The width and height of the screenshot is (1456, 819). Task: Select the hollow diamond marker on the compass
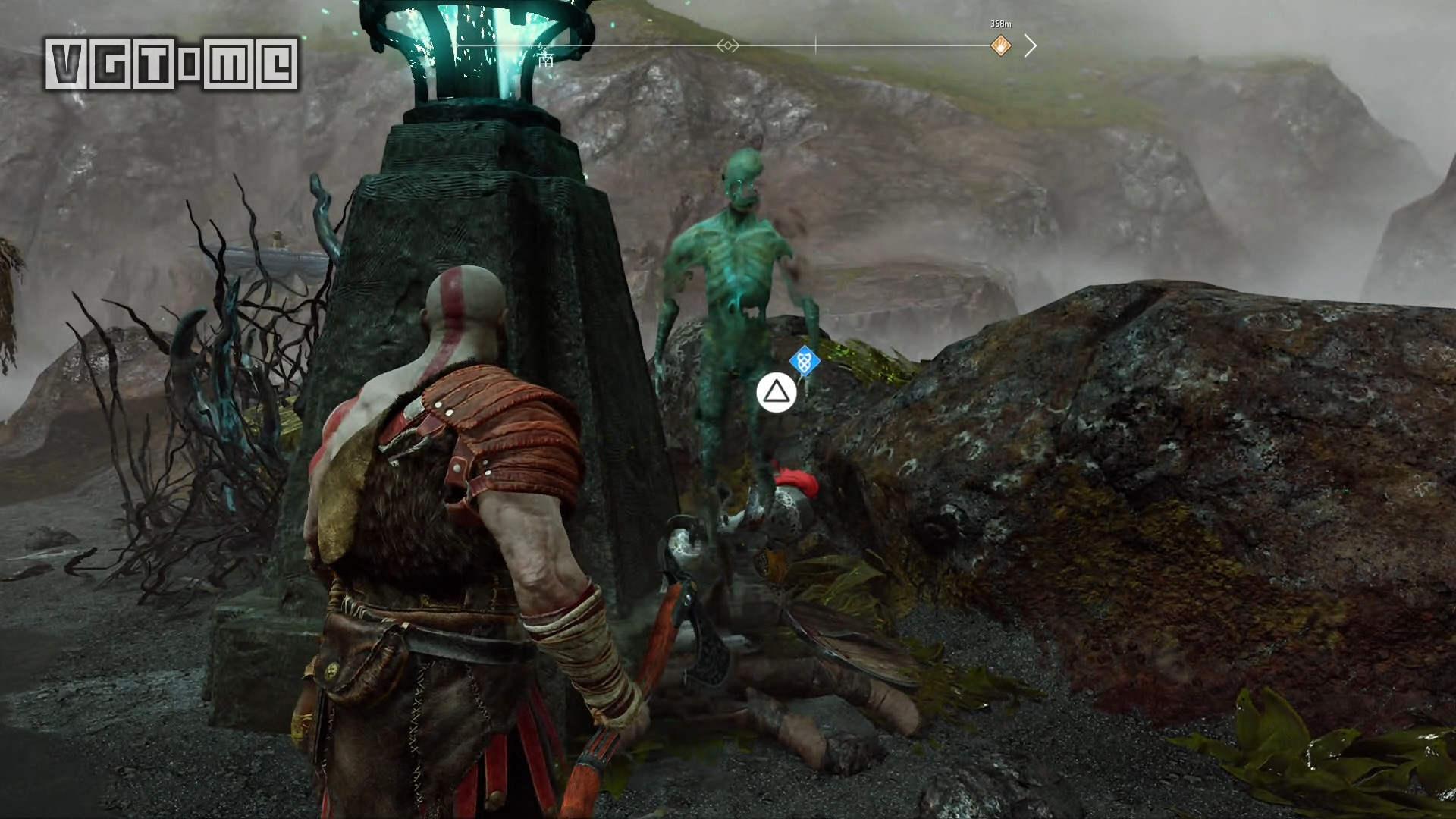[x=727, y=46]
